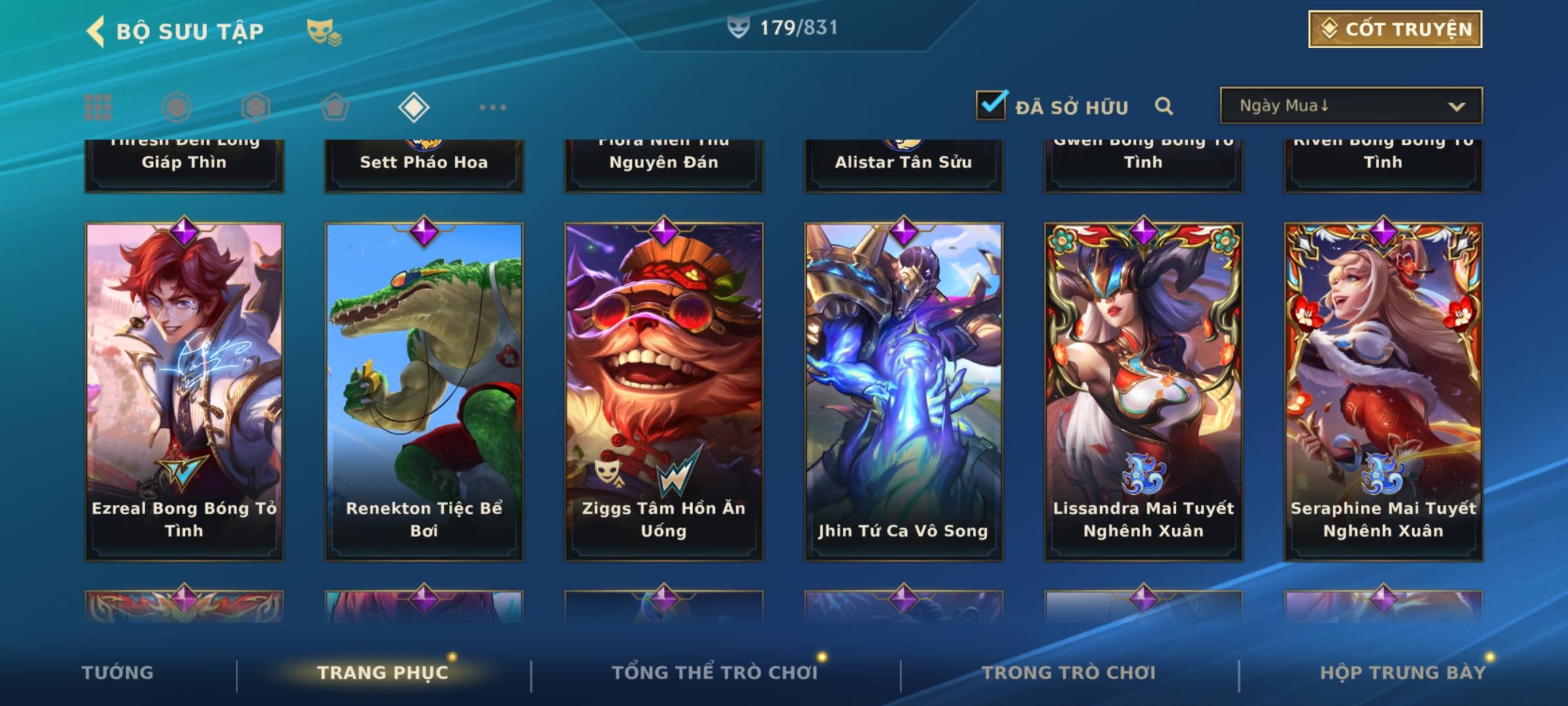Choose the diamond rarity filter
1568x706 pixels.
(x=414, y=107)
